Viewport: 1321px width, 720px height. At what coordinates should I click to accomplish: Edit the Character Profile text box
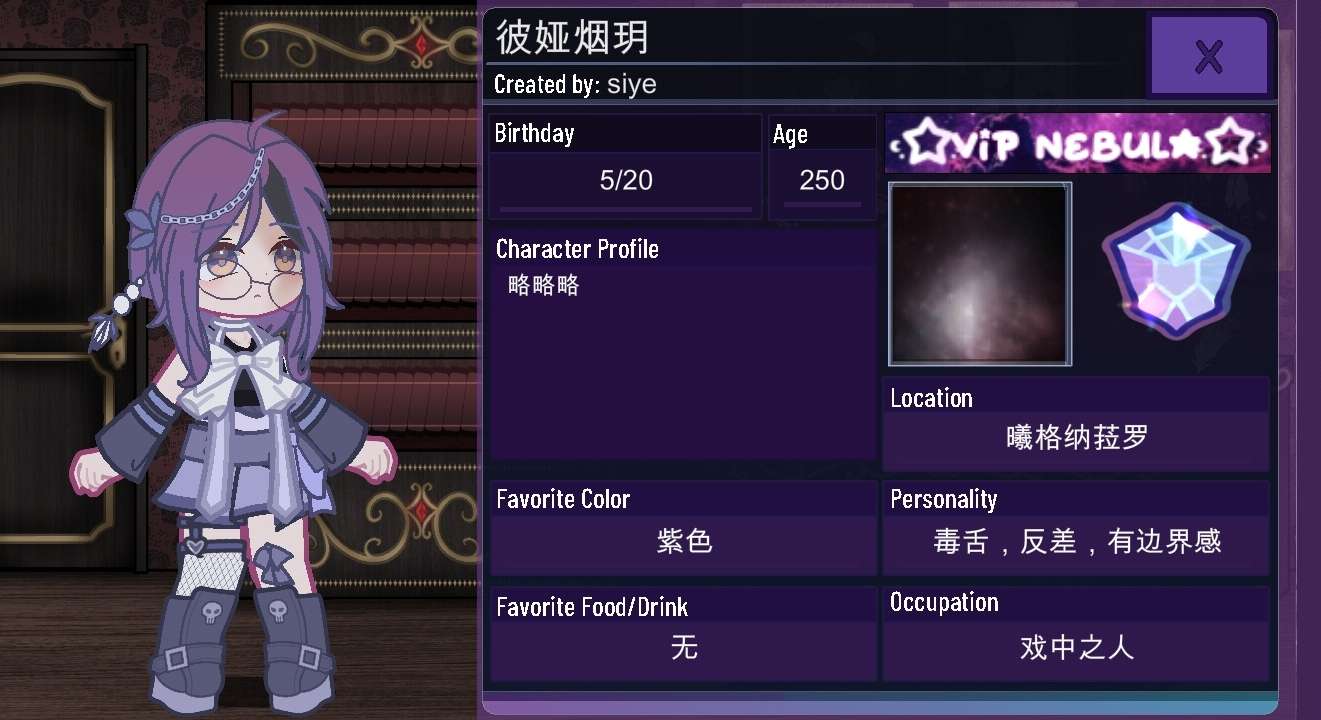coord(684,360)
